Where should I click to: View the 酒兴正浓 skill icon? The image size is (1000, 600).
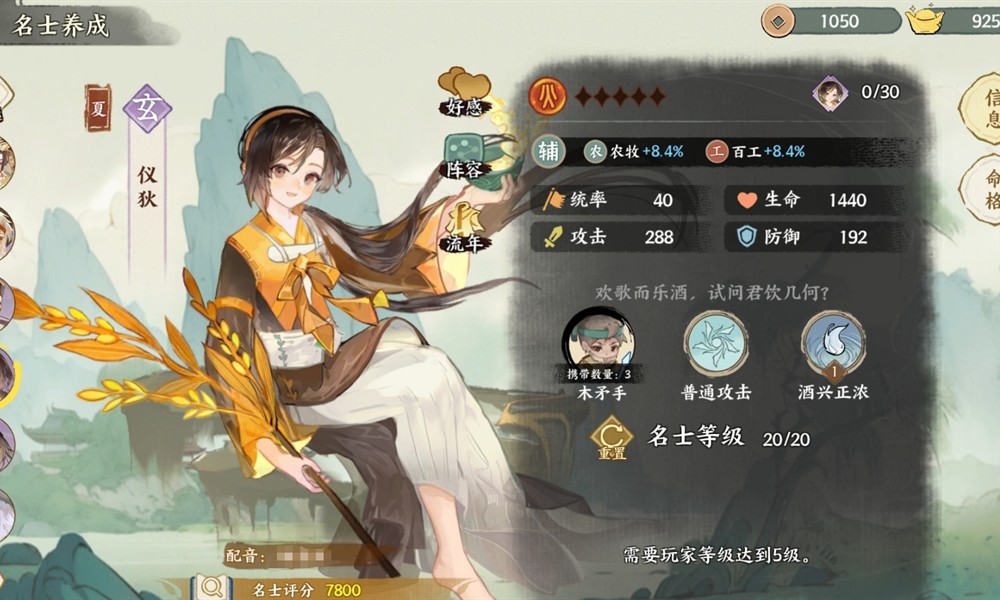pos(833,344)
